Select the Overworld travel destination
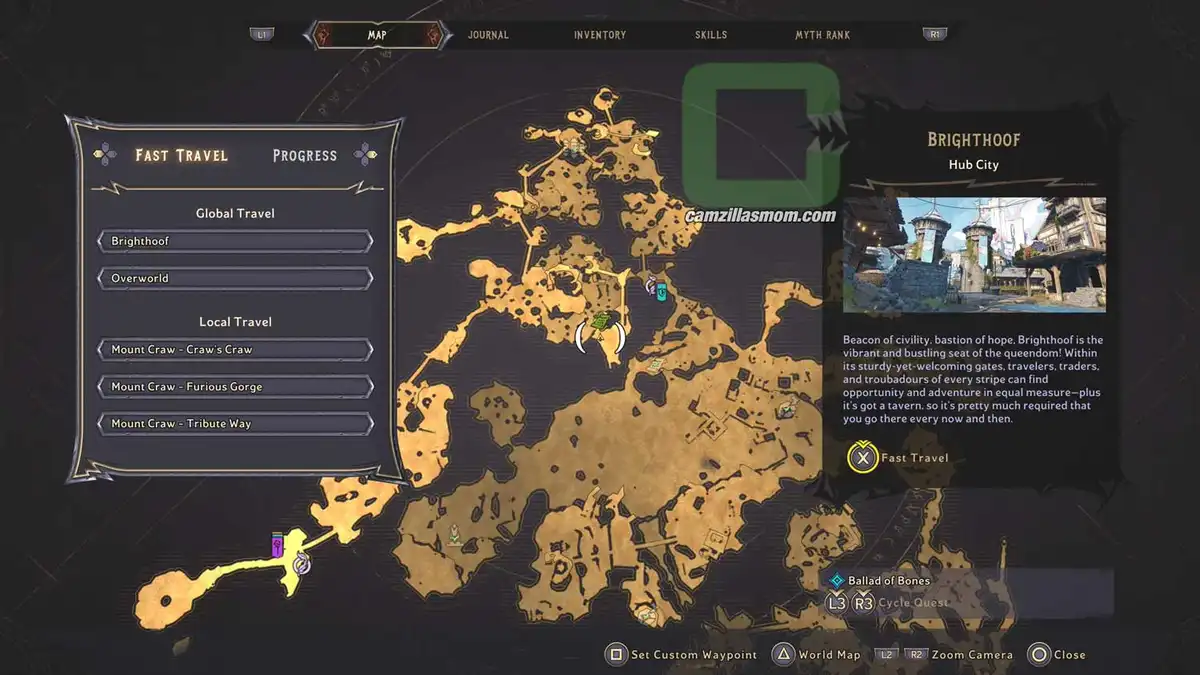The height and width of the screenshot is (675, 1200). (235, 278)
